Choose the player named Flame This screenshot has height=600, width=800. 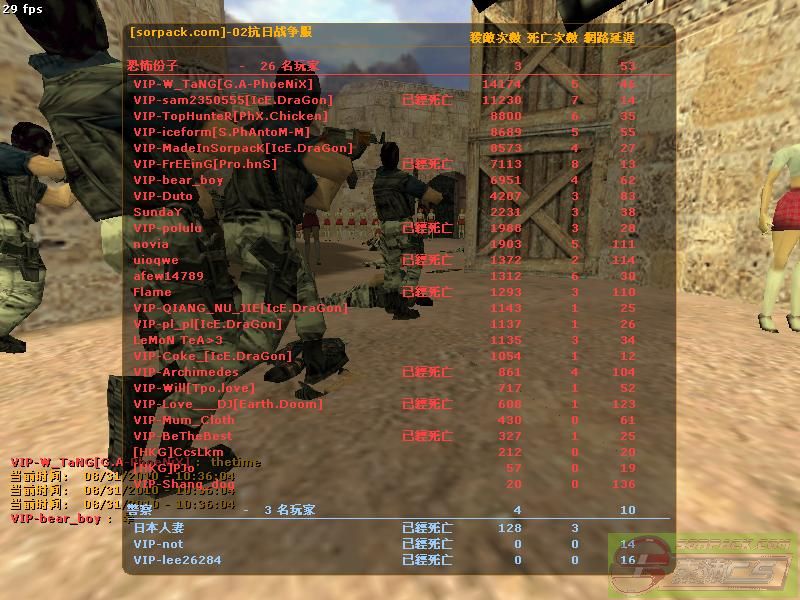coord(152,292)
